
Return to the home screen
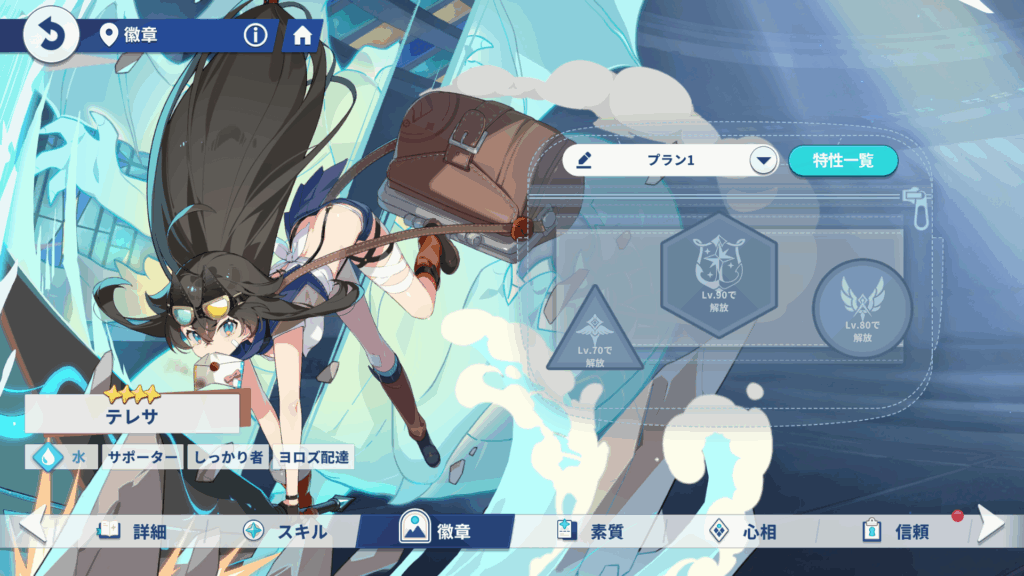pos(302,36)
